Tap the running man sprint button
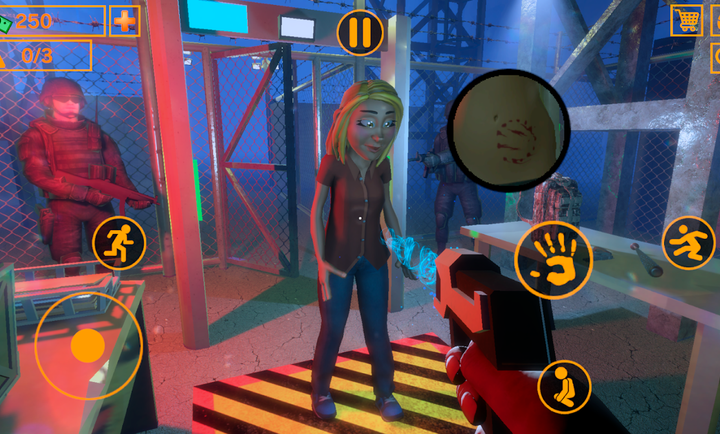Image resolution: width=720 pixels, height=434 pixels. tap(119, 242)
